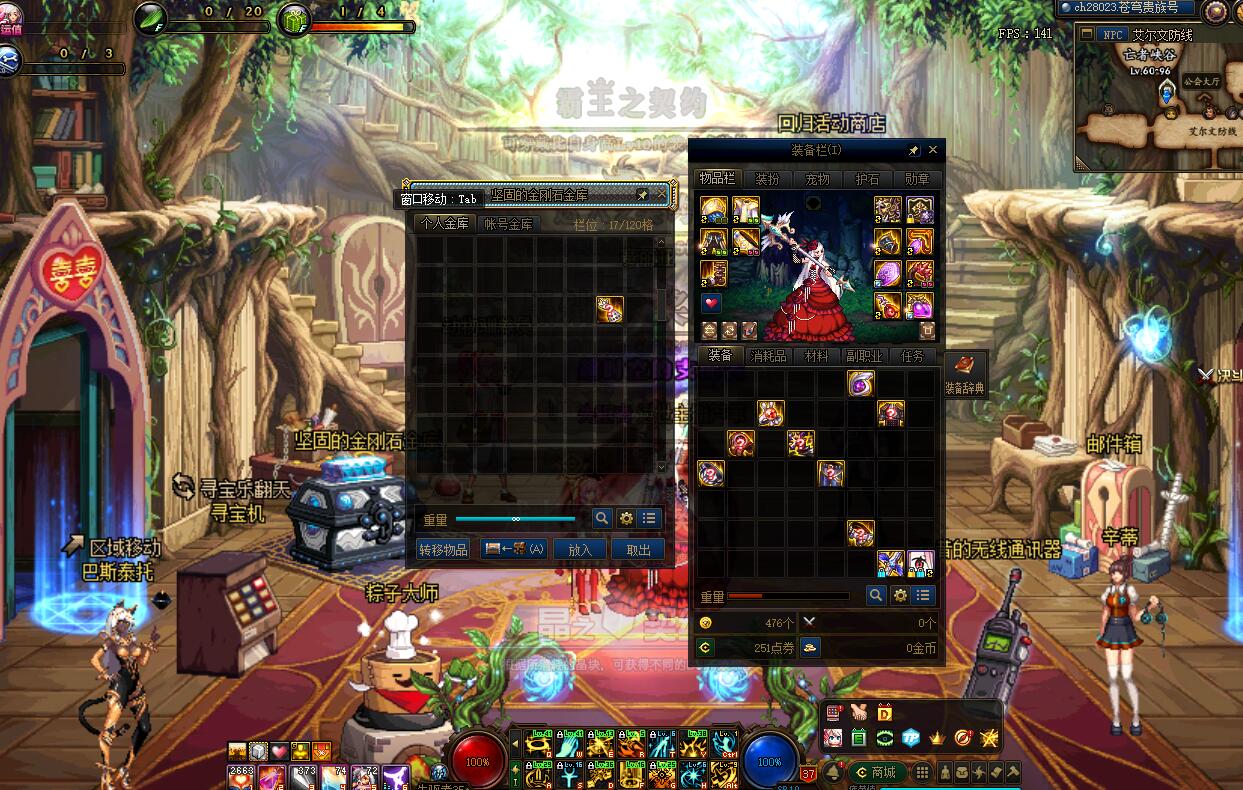Show the 任务 quest items category
1243x790 pixels.
click(x=912, y=356)
